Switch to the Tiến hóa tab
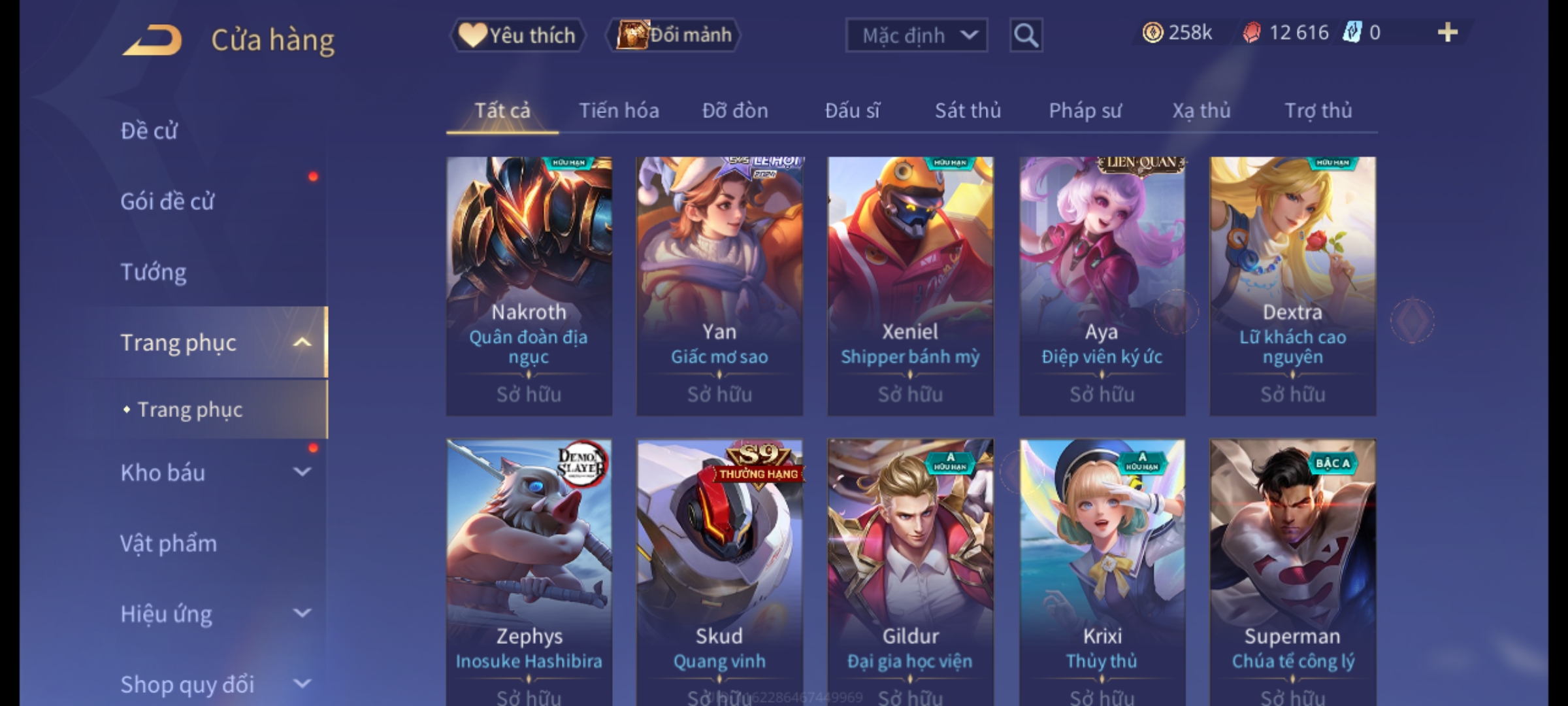This screenshot has height=706, width=1568. (619, 110)
